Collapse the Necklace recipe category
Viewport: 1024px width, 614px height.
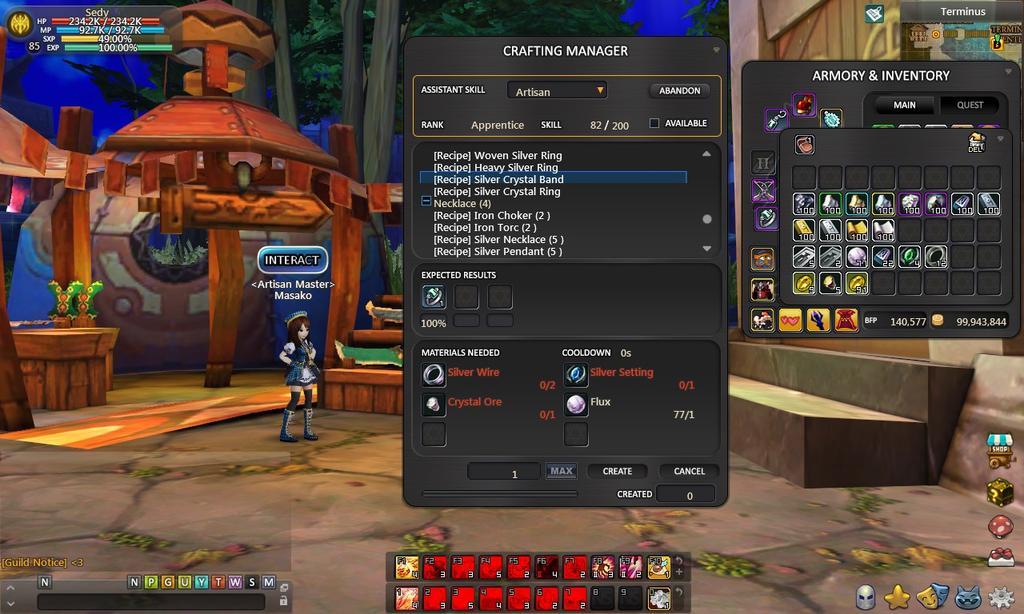pyautogui.click(x=426, y=203)
